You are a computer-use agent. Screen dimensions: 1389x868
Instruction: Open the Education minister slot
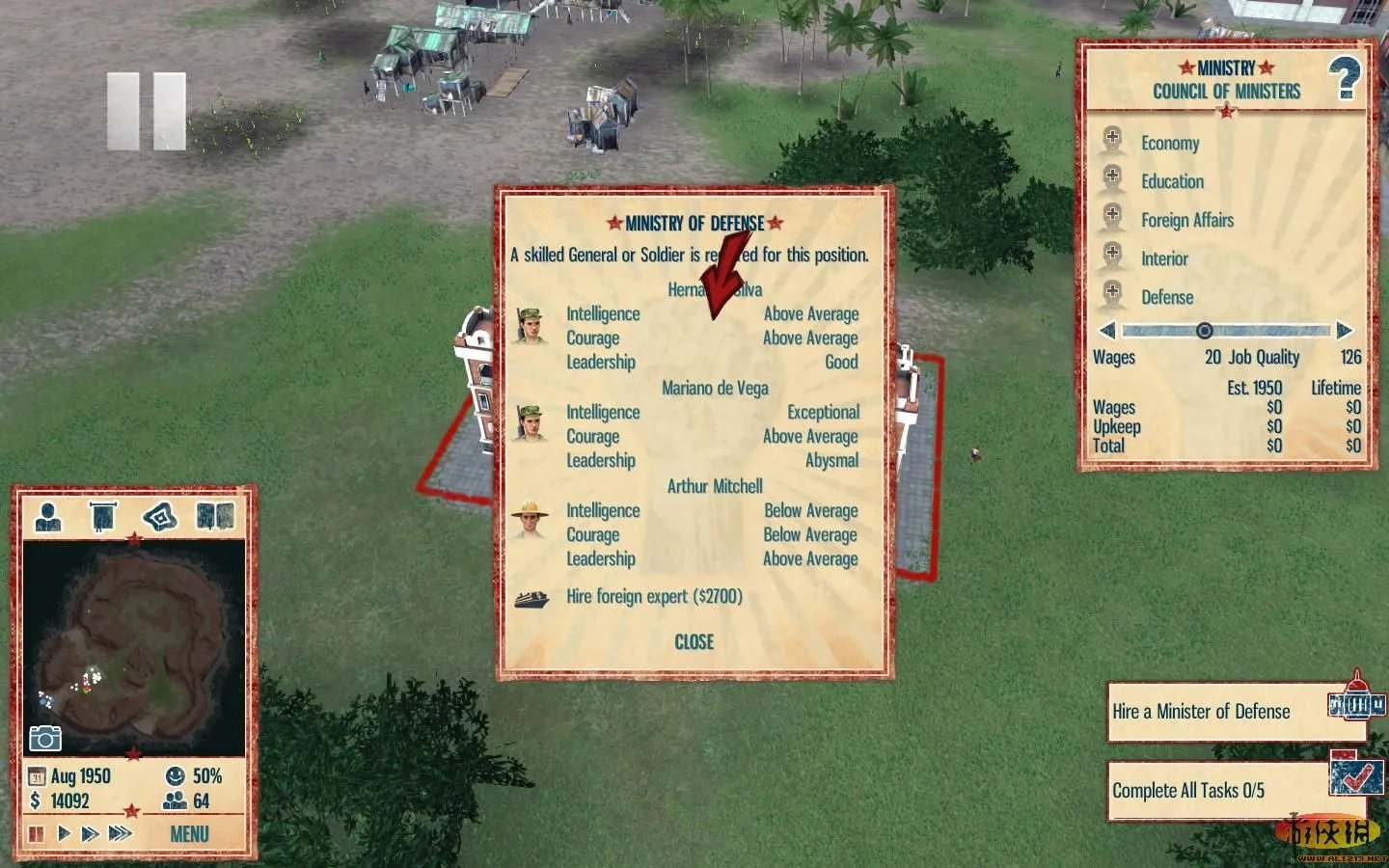pyautogui.click(x=1171, y=182)
